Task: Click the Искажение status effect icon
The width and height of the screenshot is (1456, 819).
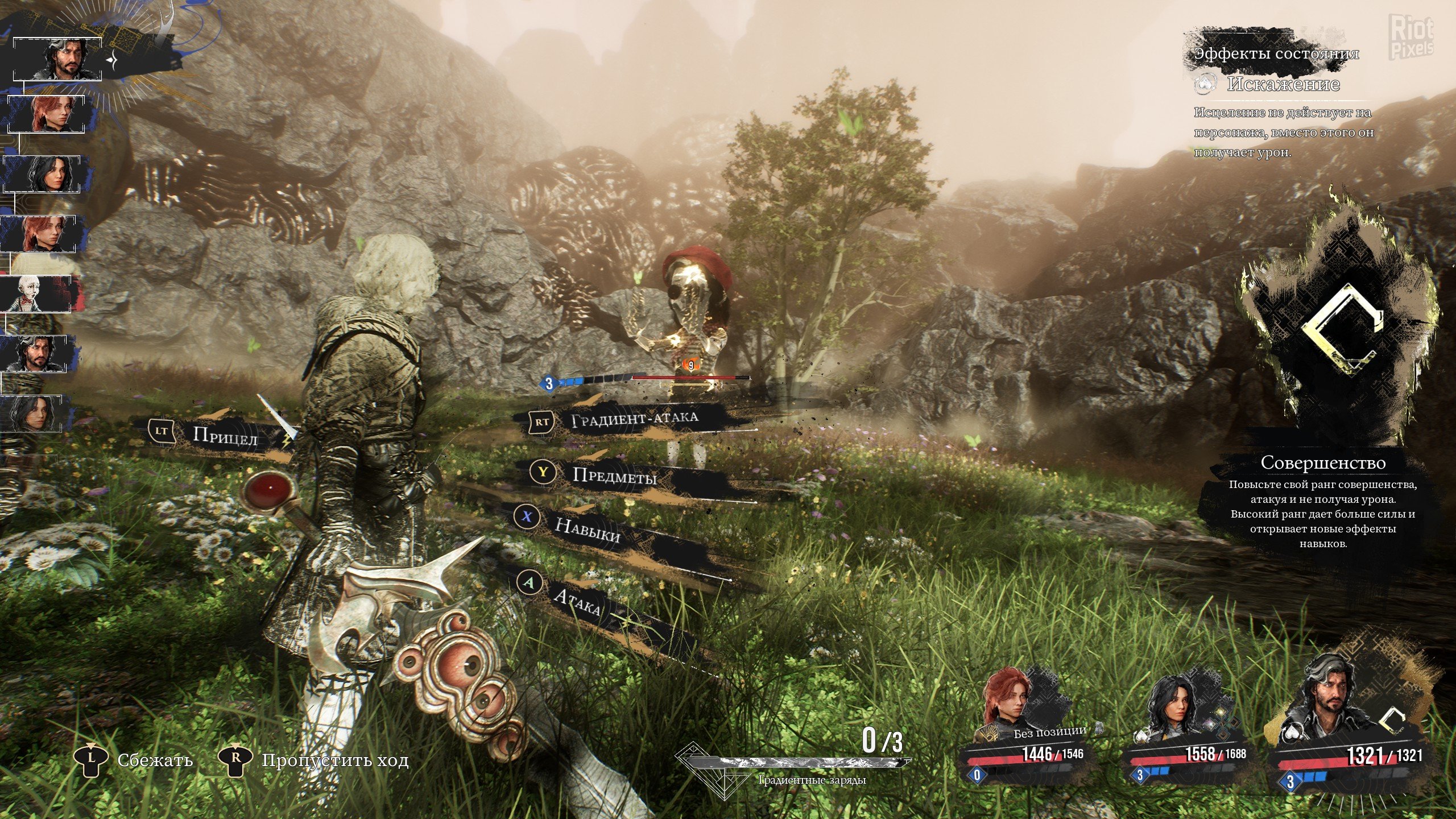Action: point(1204,85)
